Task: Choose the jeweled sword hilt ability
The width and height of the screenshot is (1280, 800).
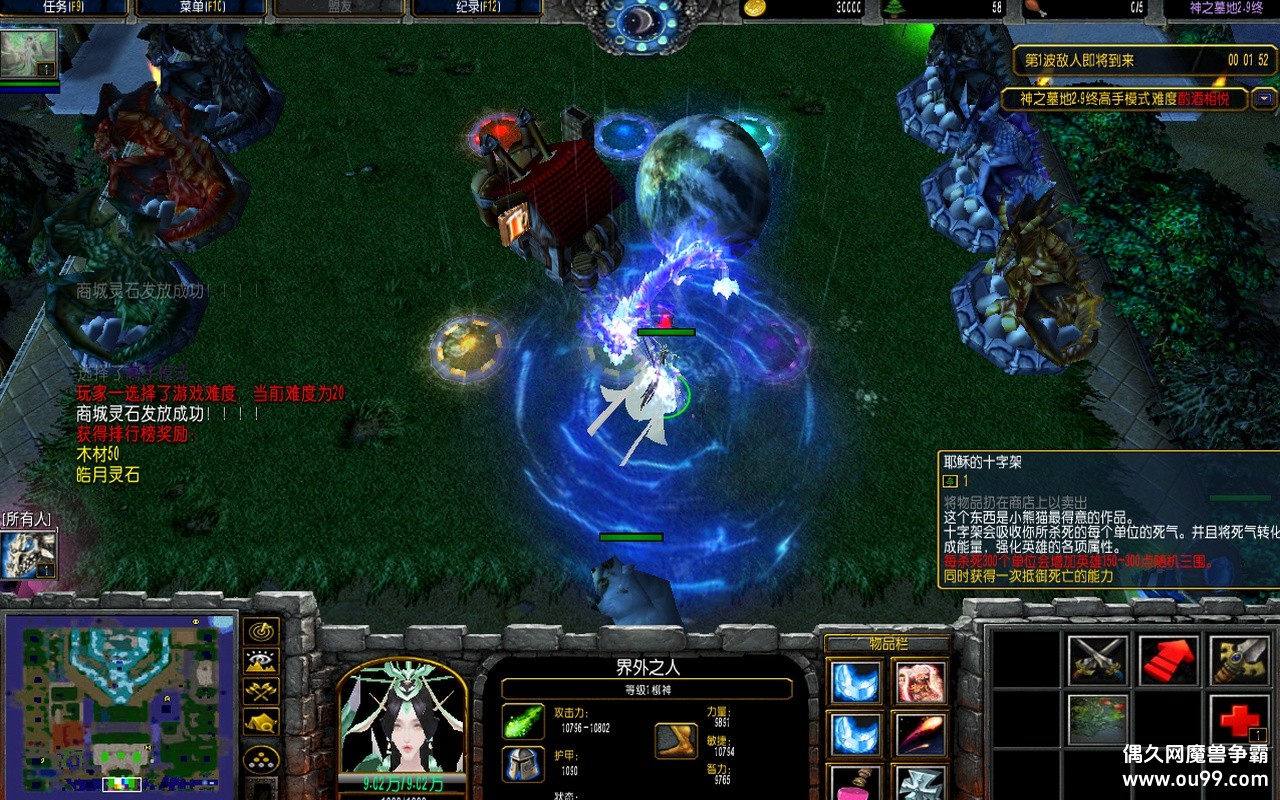Action: pyautogui.click(x=1239, y=661)
